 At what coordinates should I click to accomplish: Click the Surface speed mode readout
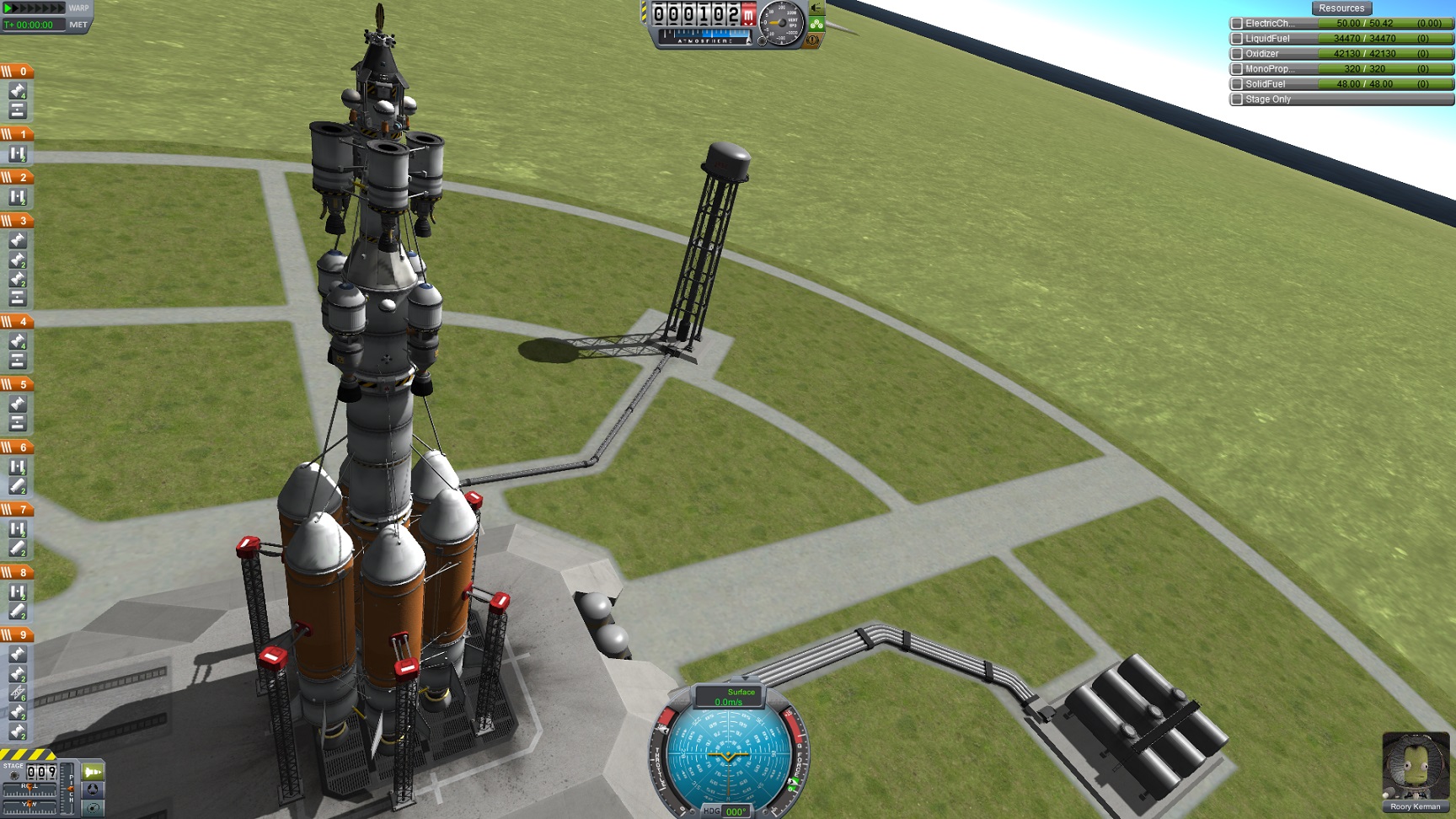[x=729, y=697]
